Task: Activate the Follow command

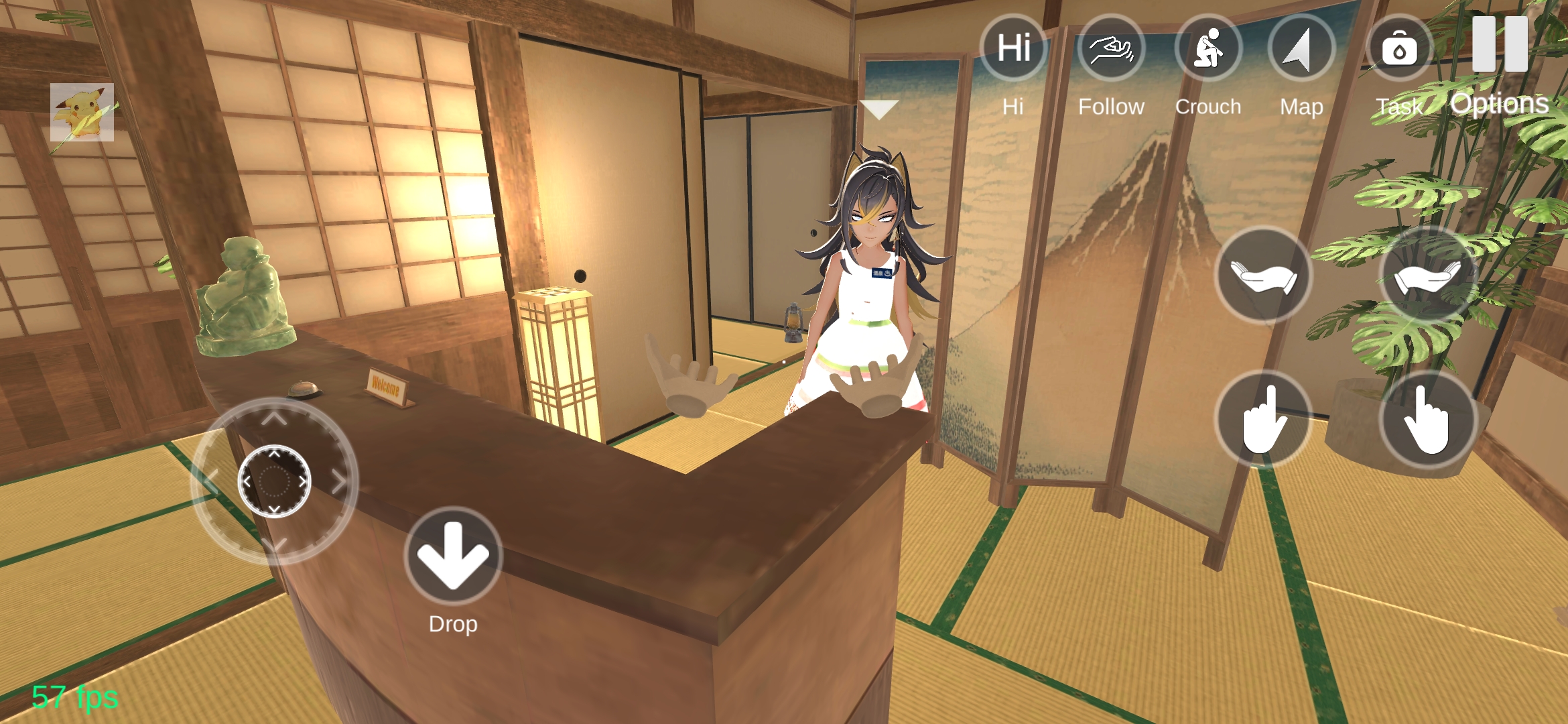Action: [x=1111, y=49]
